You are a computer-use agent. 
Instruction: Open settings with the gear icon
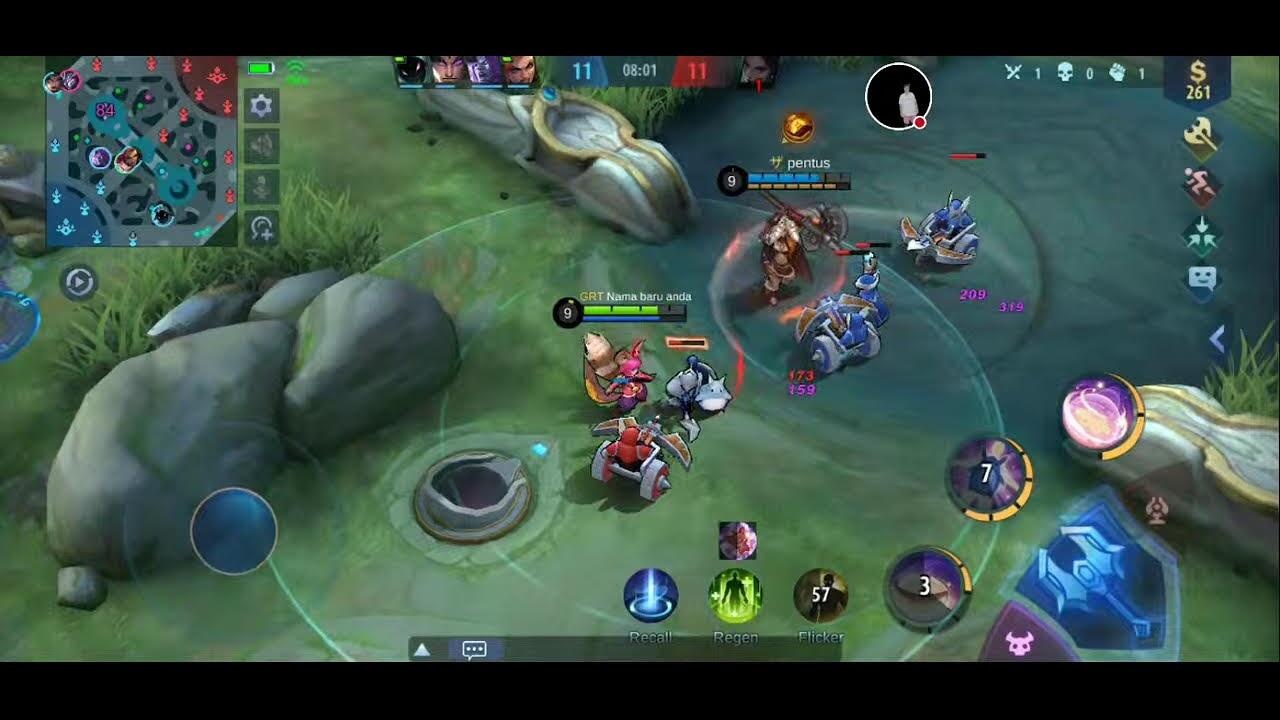coord(262,106)
